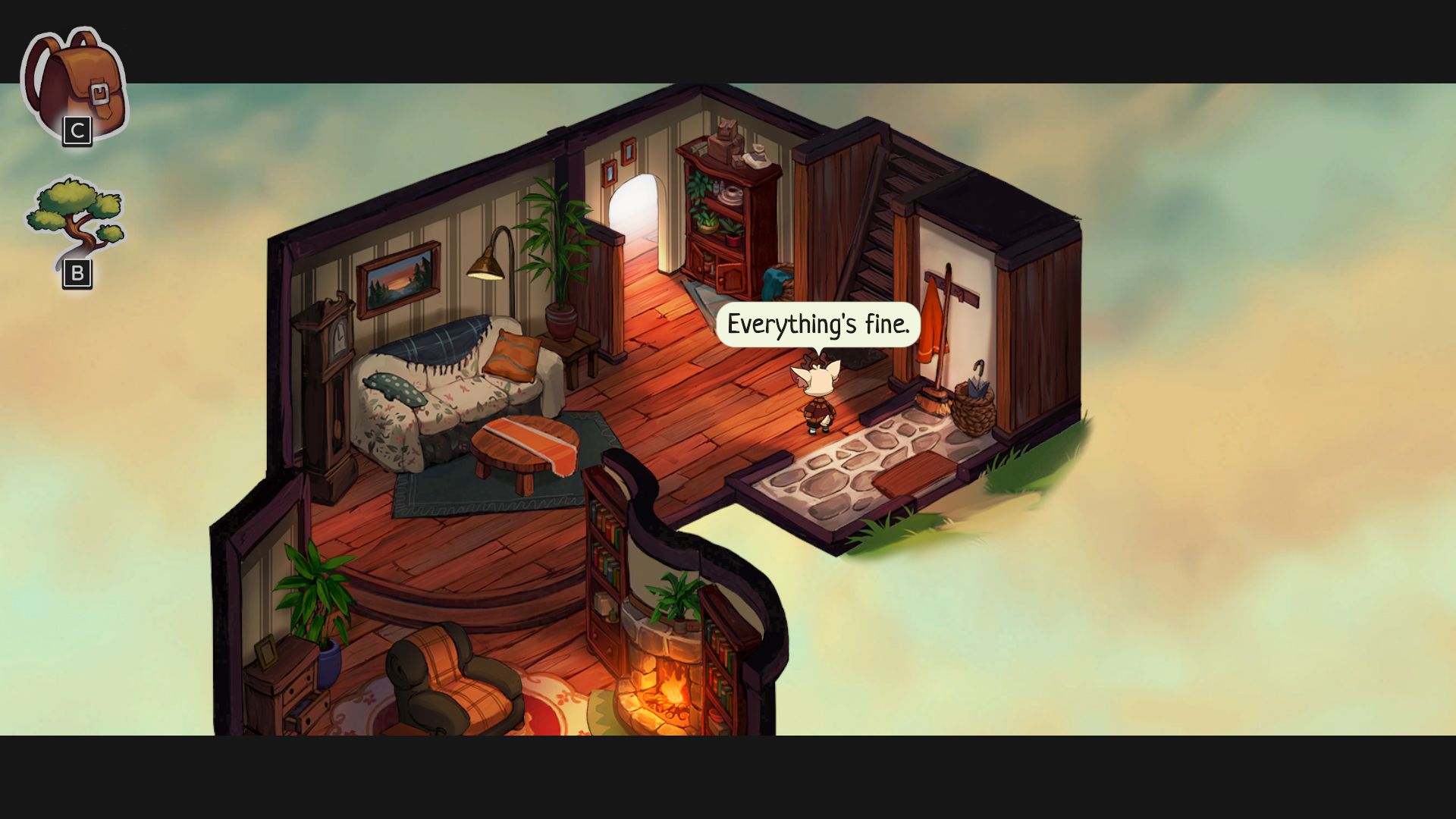
Task: Click the 'Everything's fine.' speech bubble
Action: [x=819, y=325]
